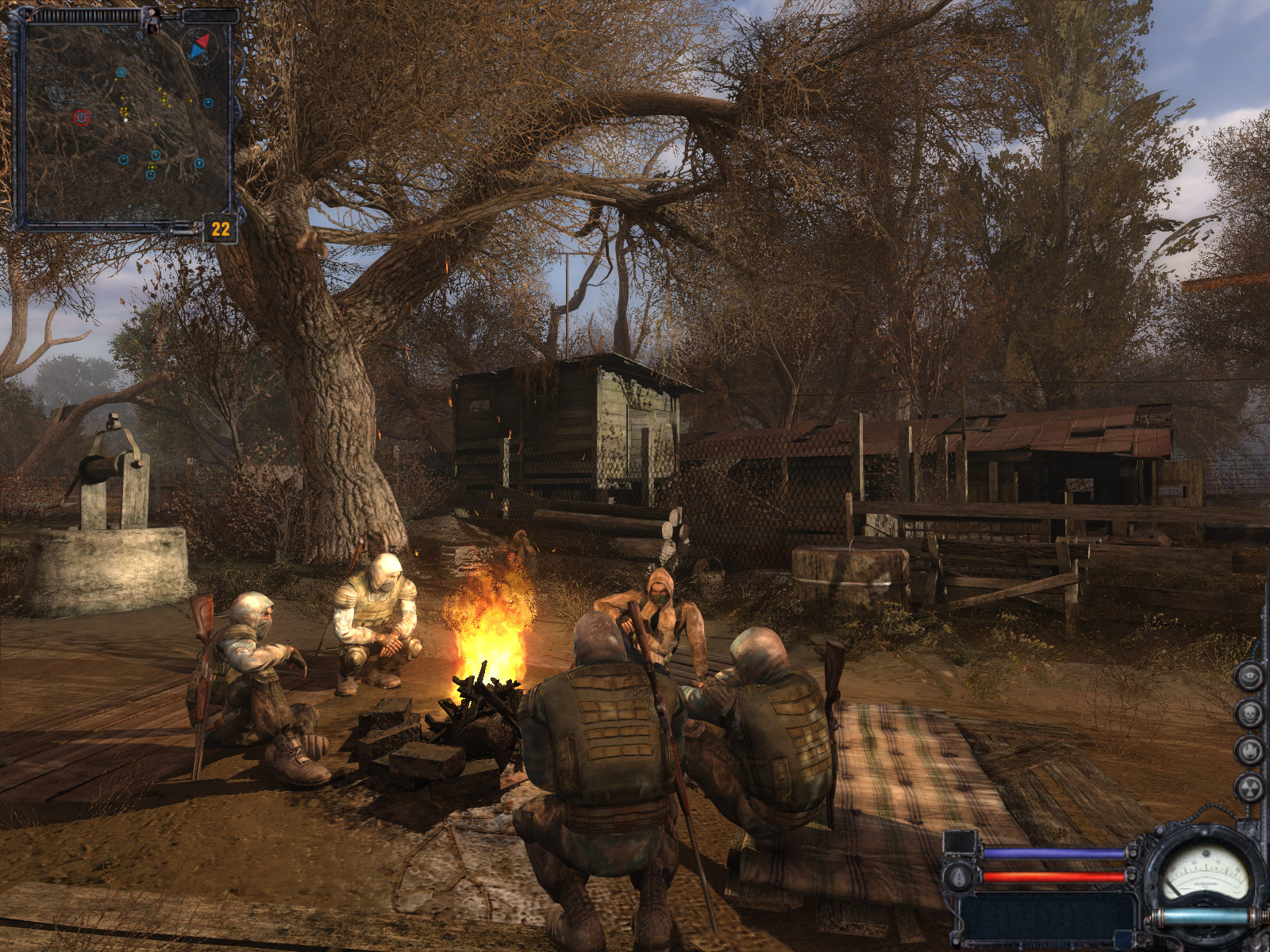Click the flame hazard indicator icon
1270x952 pixels.
point(1249,750)
